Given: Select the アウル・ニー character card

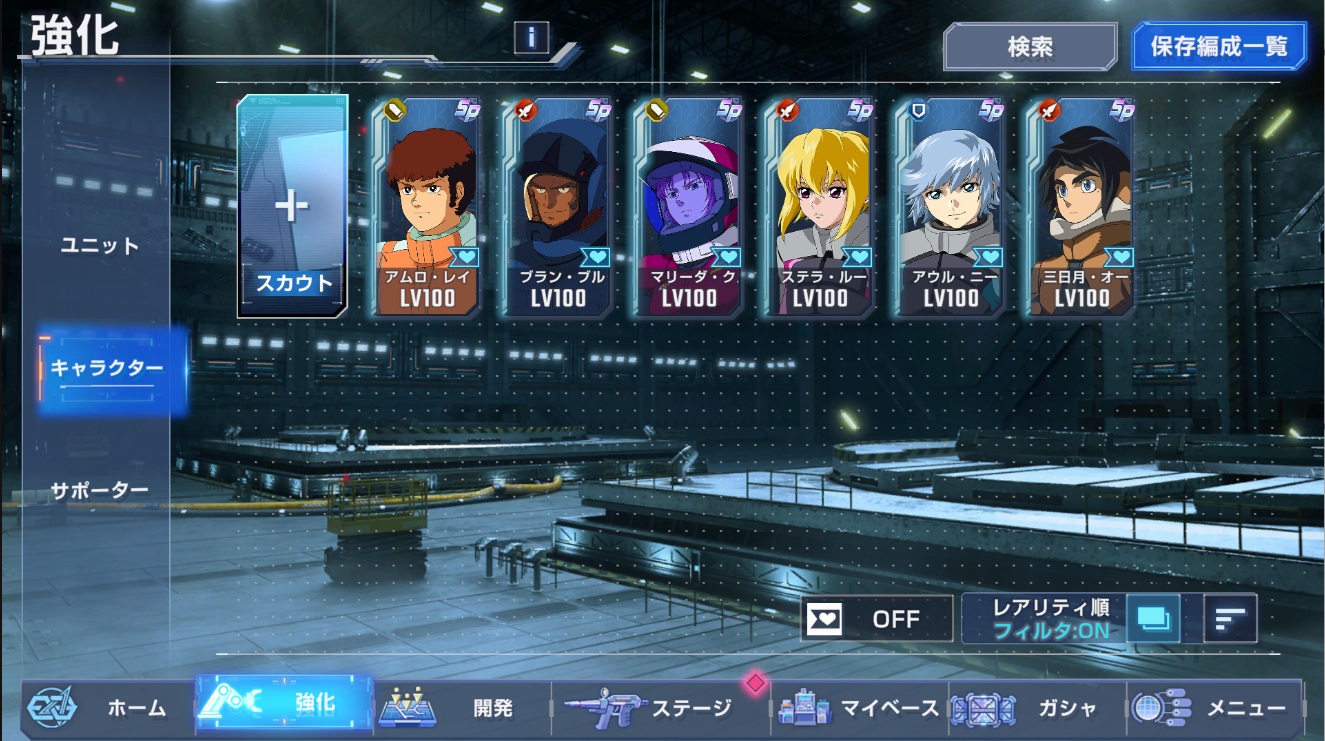Looking at the screenshot, I should pyautogui.click(x=951, y=206).
